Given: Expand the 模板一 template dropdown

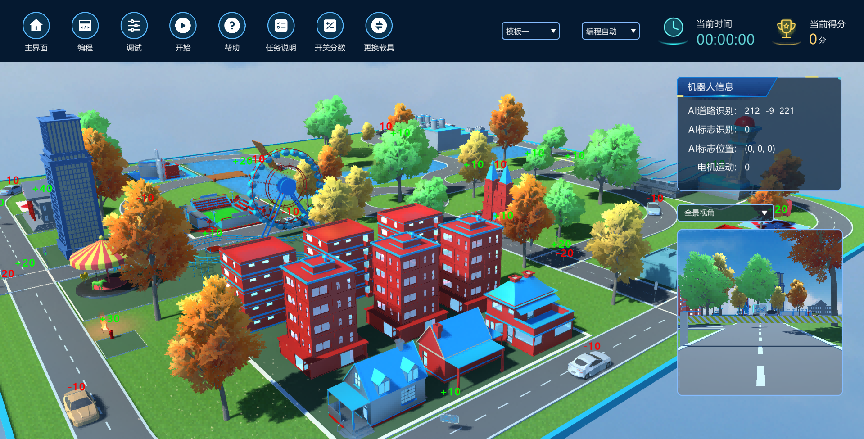Looking at the screenshot, I should point(531,31).
